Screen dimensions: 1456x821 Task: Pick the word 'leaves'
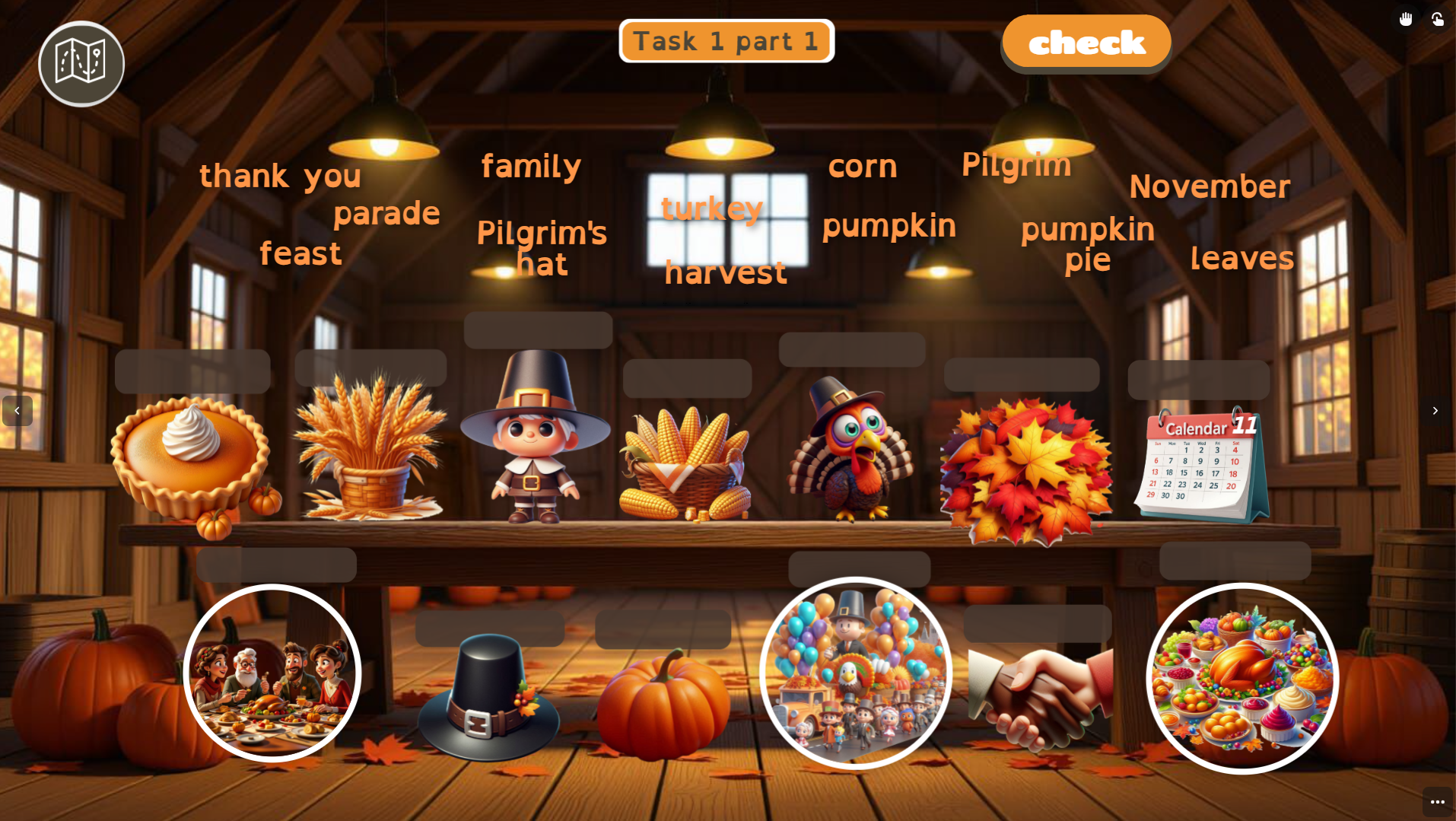[x=1241, y=259]
